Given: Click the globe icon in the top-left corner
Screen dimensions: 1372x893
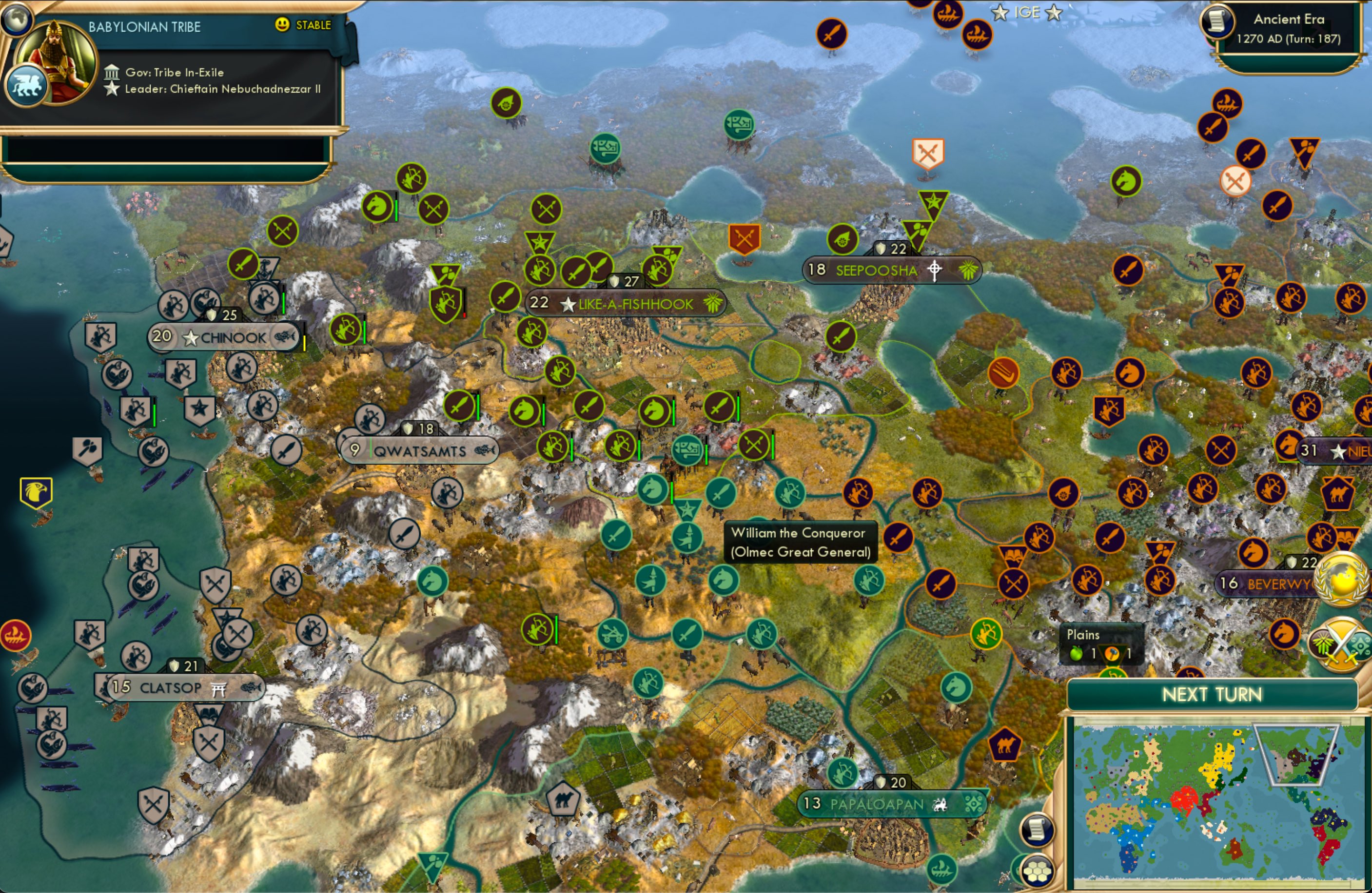Looking at the screenshot, I should pos(17,19).
